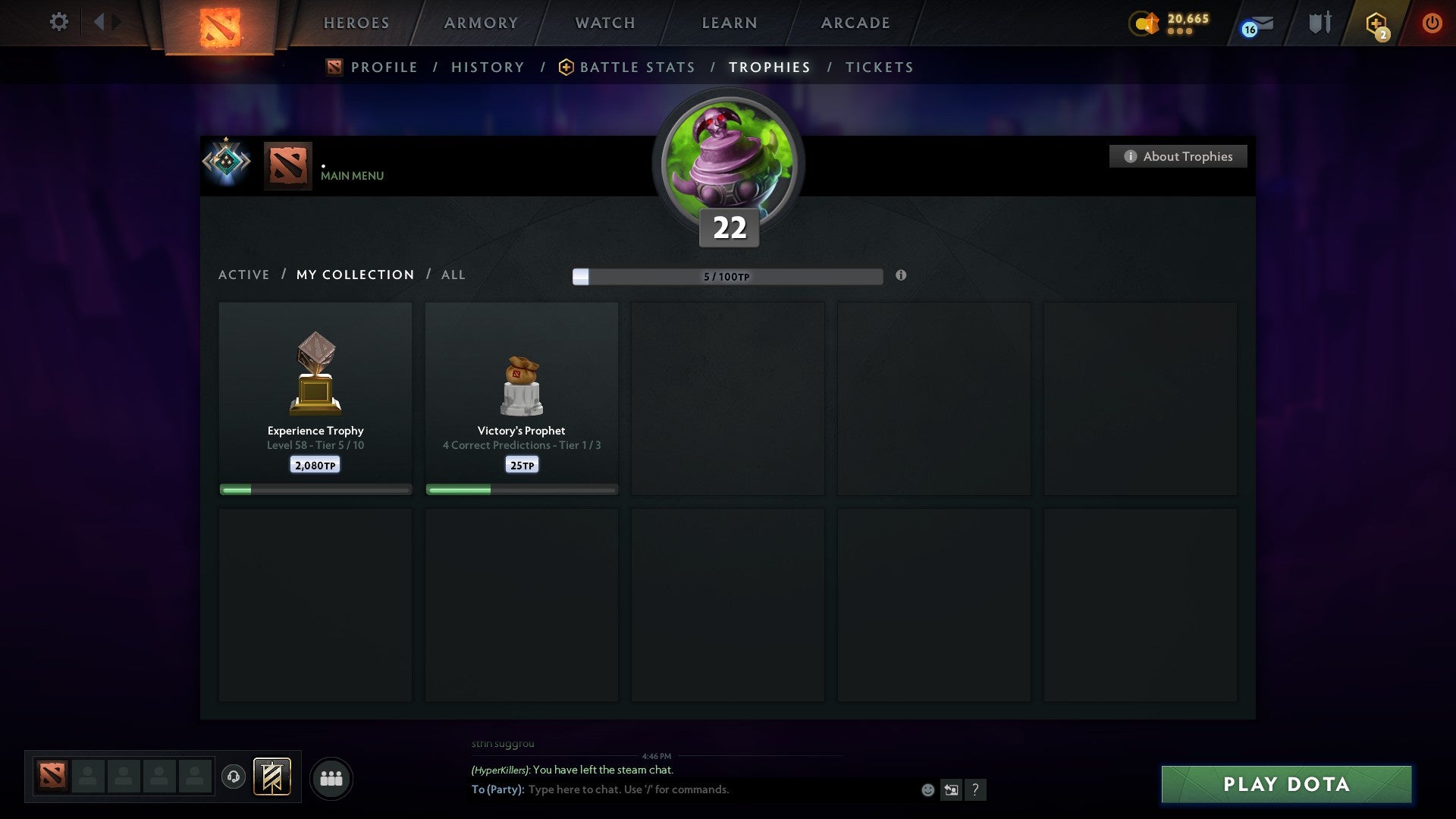Expand the ALL trophies view
Image resolution: width=1456 pixels, height=819 pixels.
[x=453, y=275]
